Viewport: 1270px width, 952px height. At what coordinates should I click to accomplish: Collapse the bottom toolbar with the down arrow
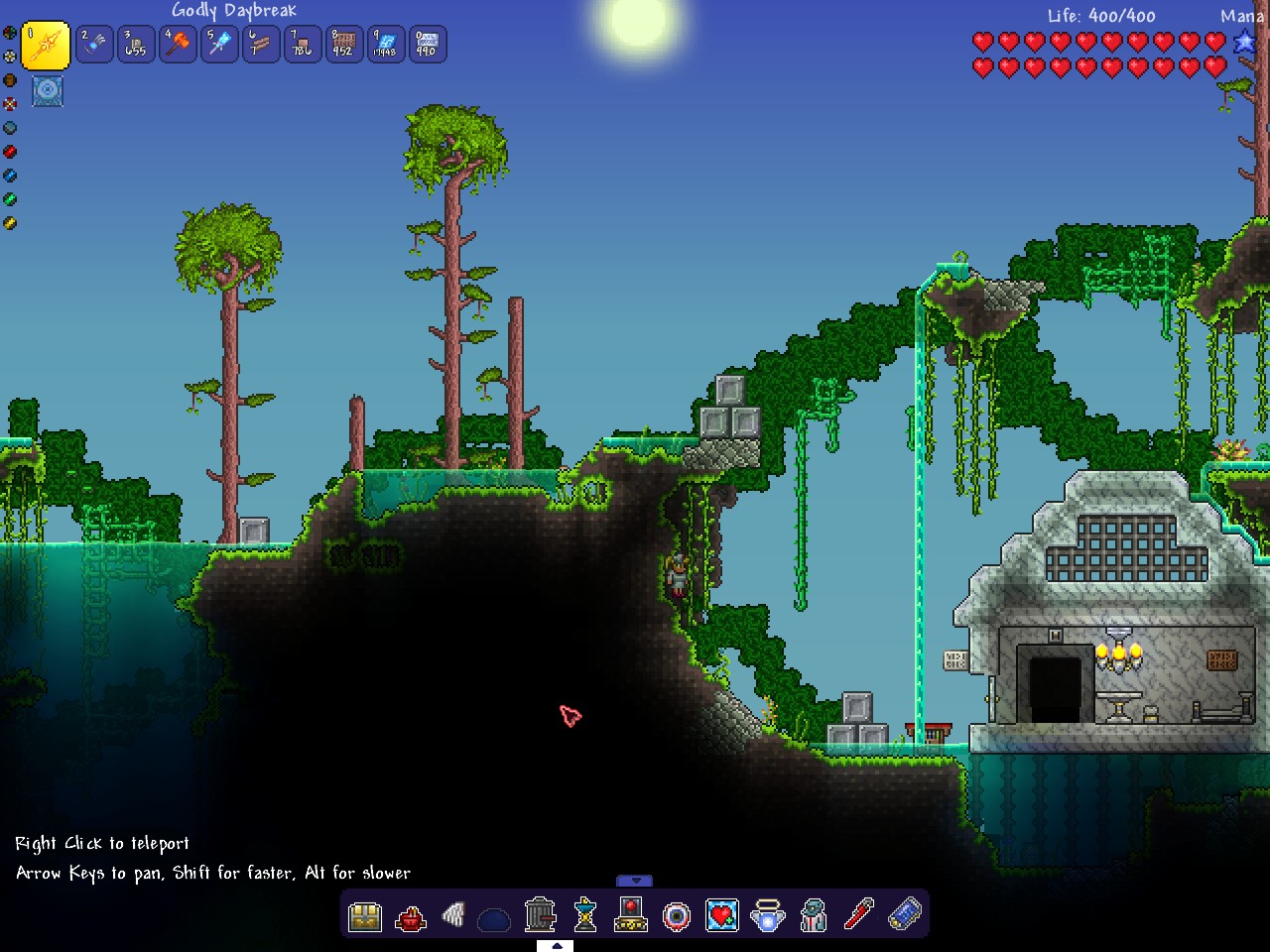(x=635, y=881)
